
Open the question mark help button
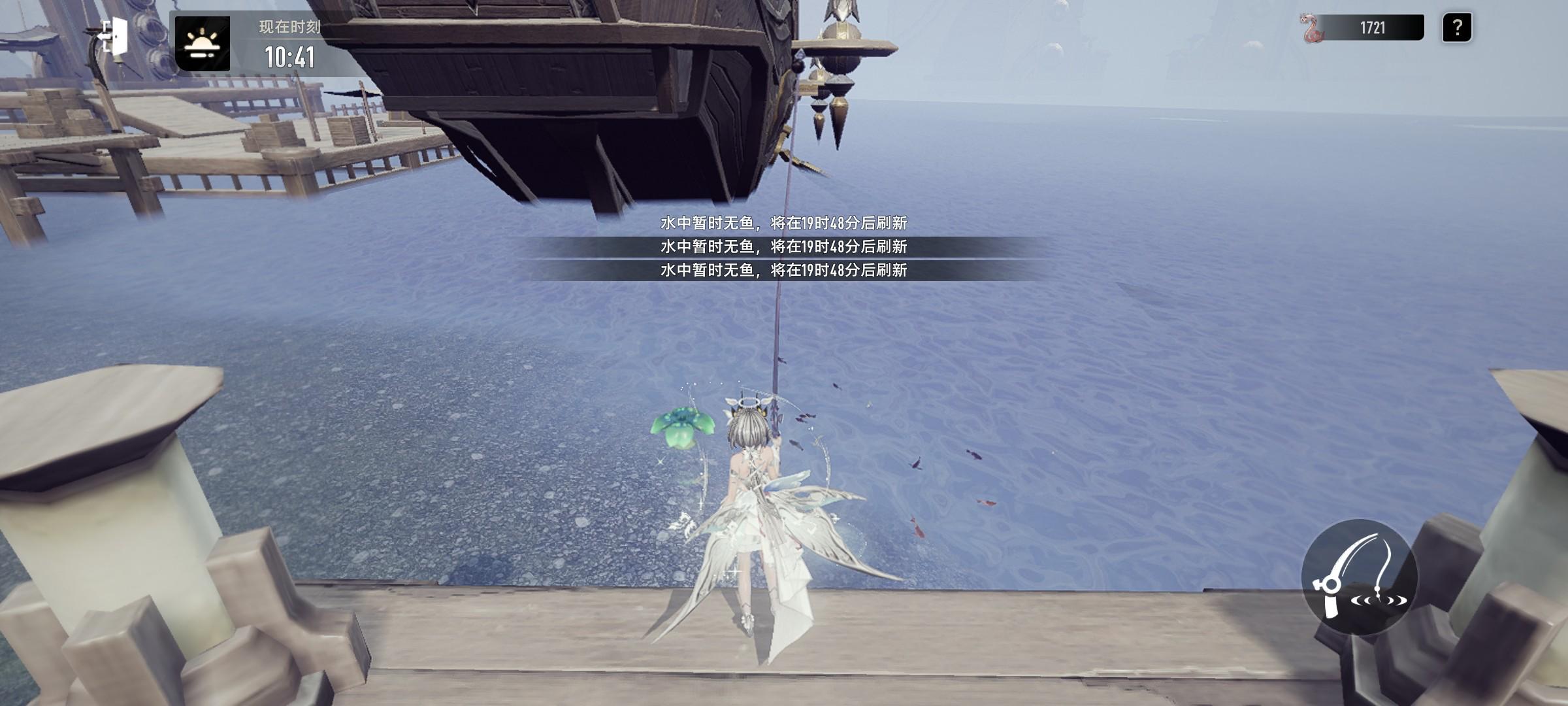(x=1456, y=28)
